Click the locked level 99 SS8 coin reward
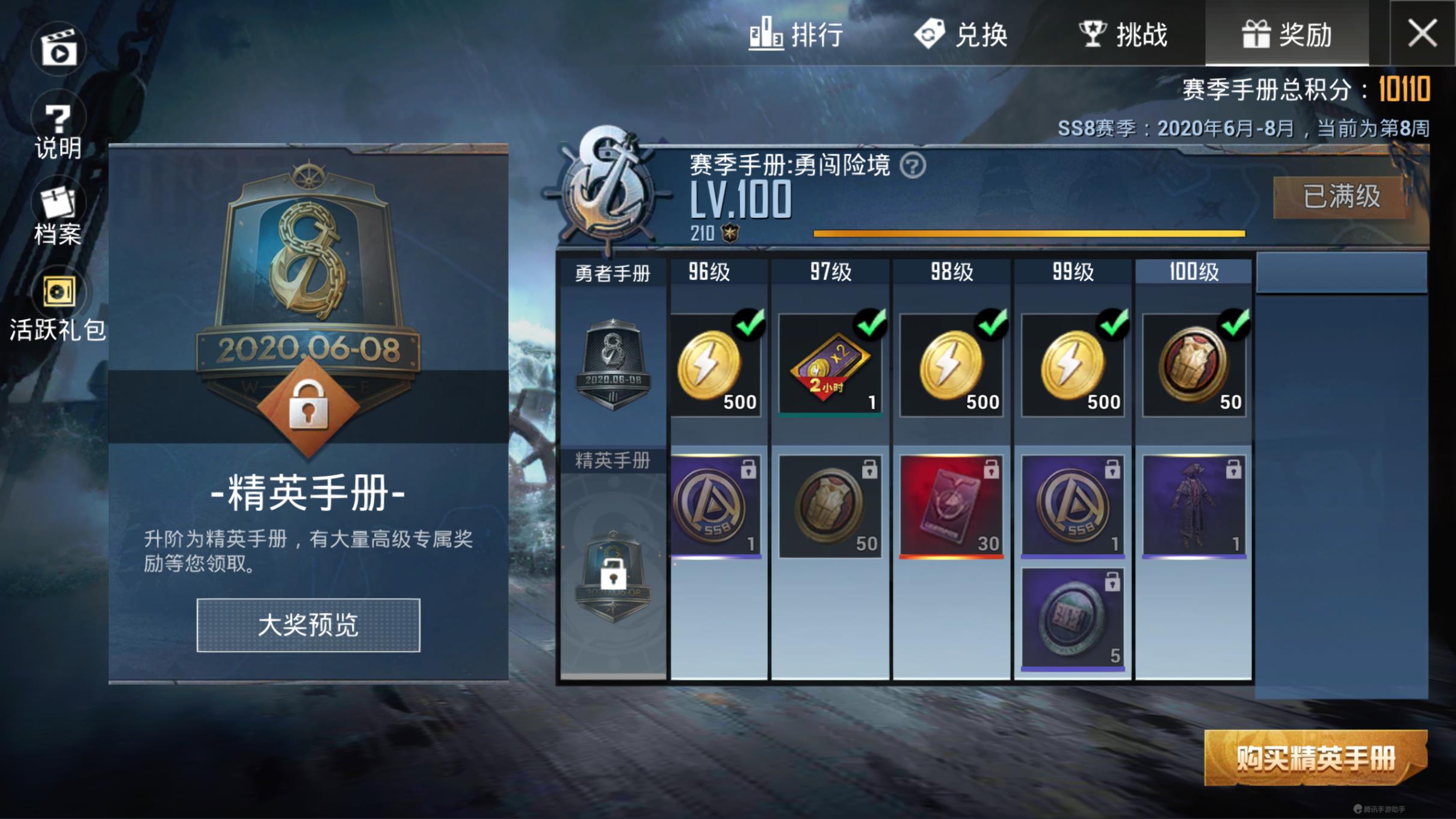 coord(1072,507)
